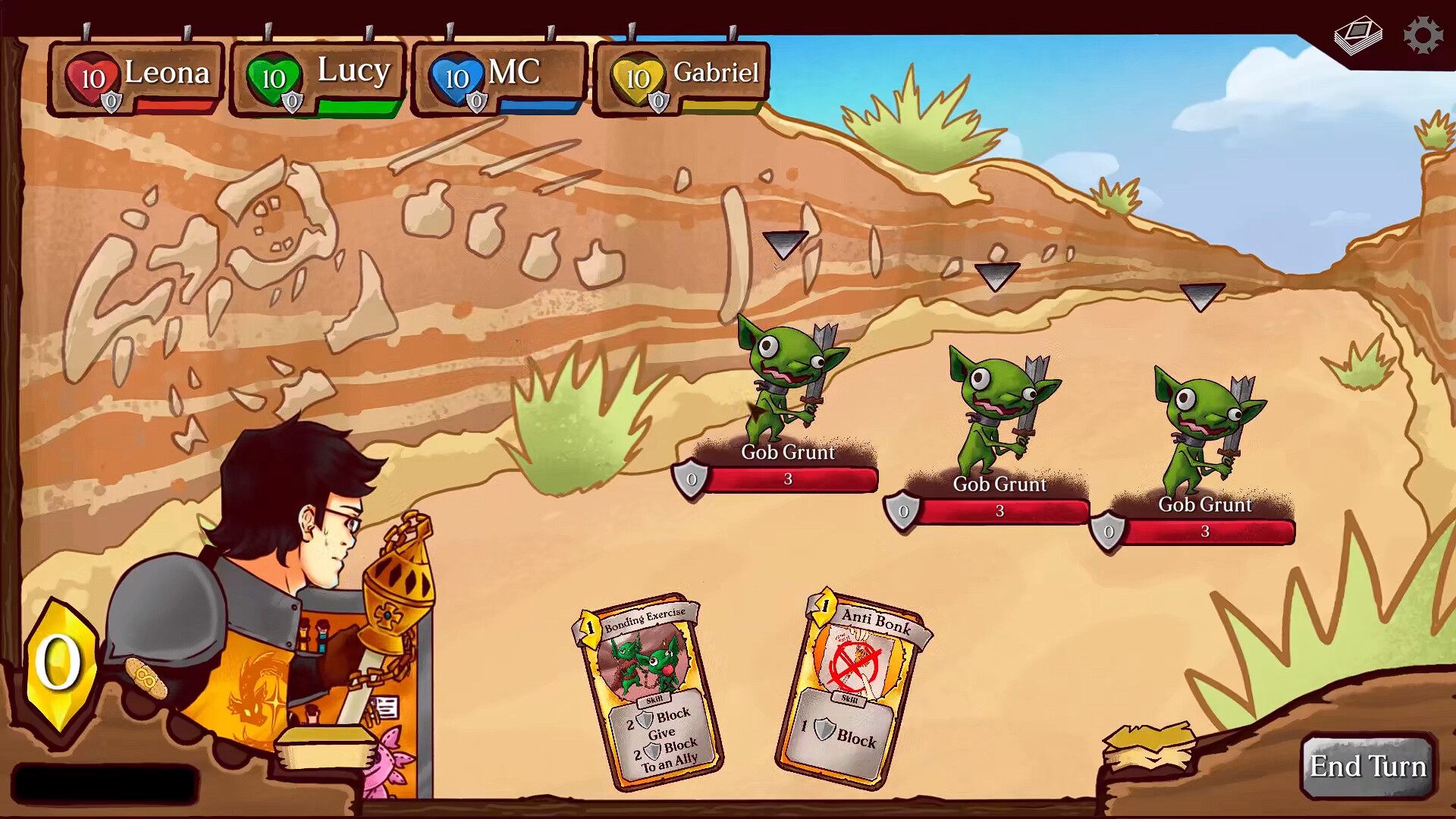1456x819 pixels.
Task: Click Gabriel's yellow heart icon
Action: 637,75
